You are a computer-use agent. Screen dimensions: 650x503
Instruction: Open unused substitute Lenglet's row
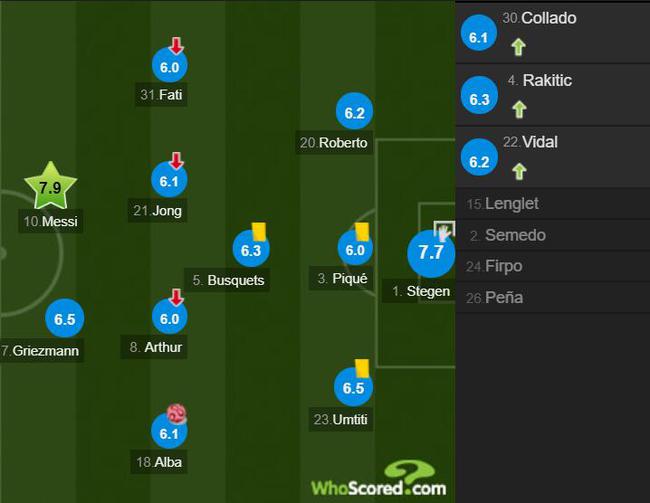point(552,204)
